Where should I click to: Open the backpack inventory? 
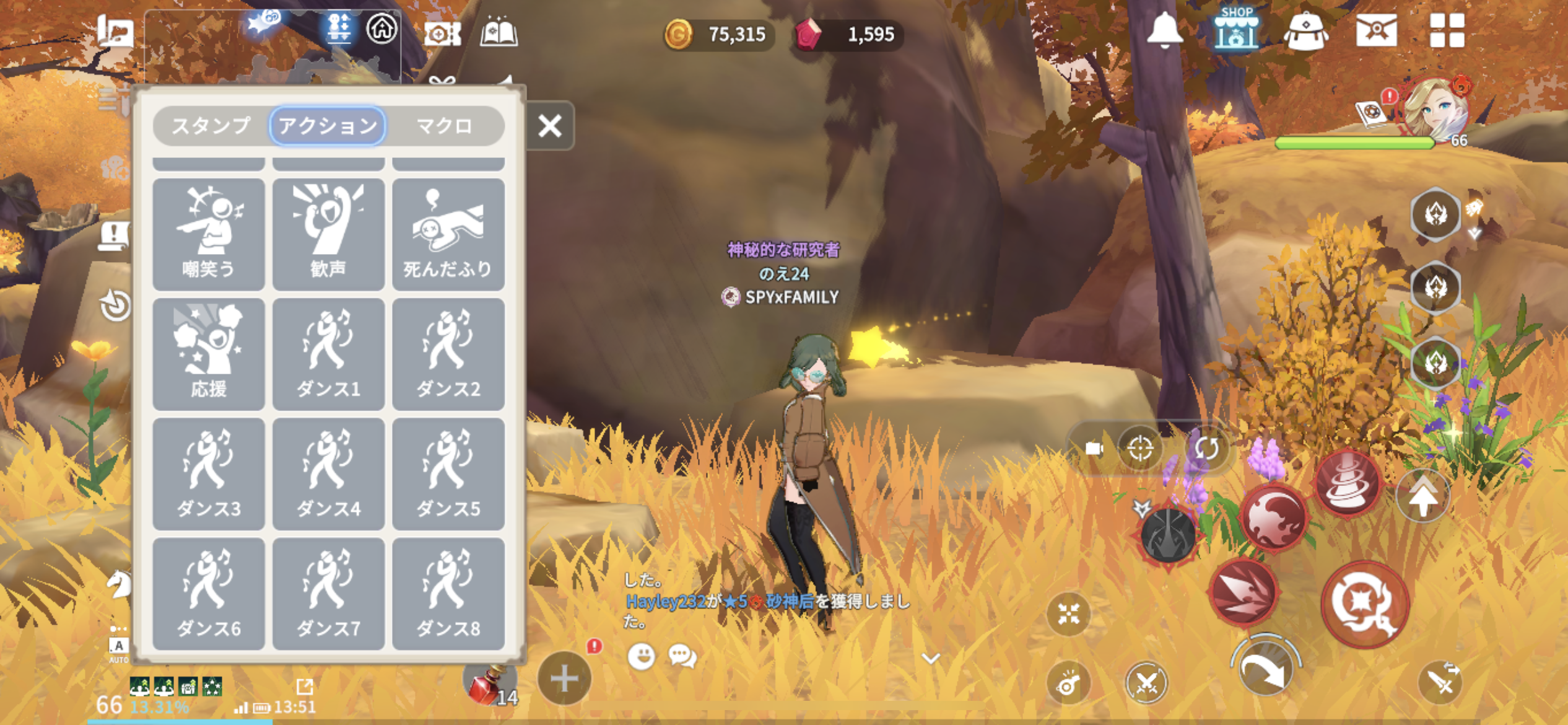[x=1305, y=31]
